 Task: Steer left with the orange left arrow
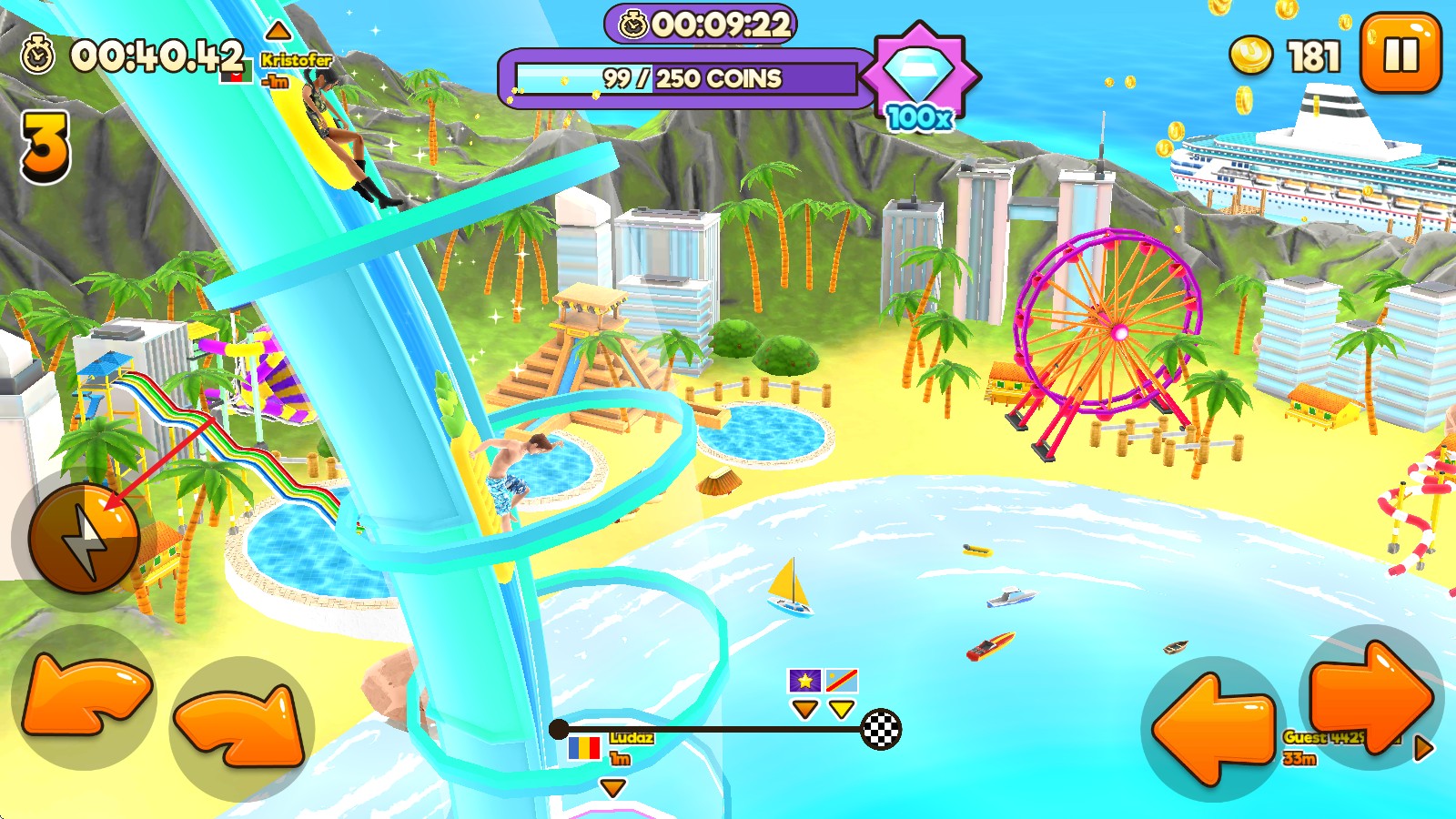(x=1214, y=728)
